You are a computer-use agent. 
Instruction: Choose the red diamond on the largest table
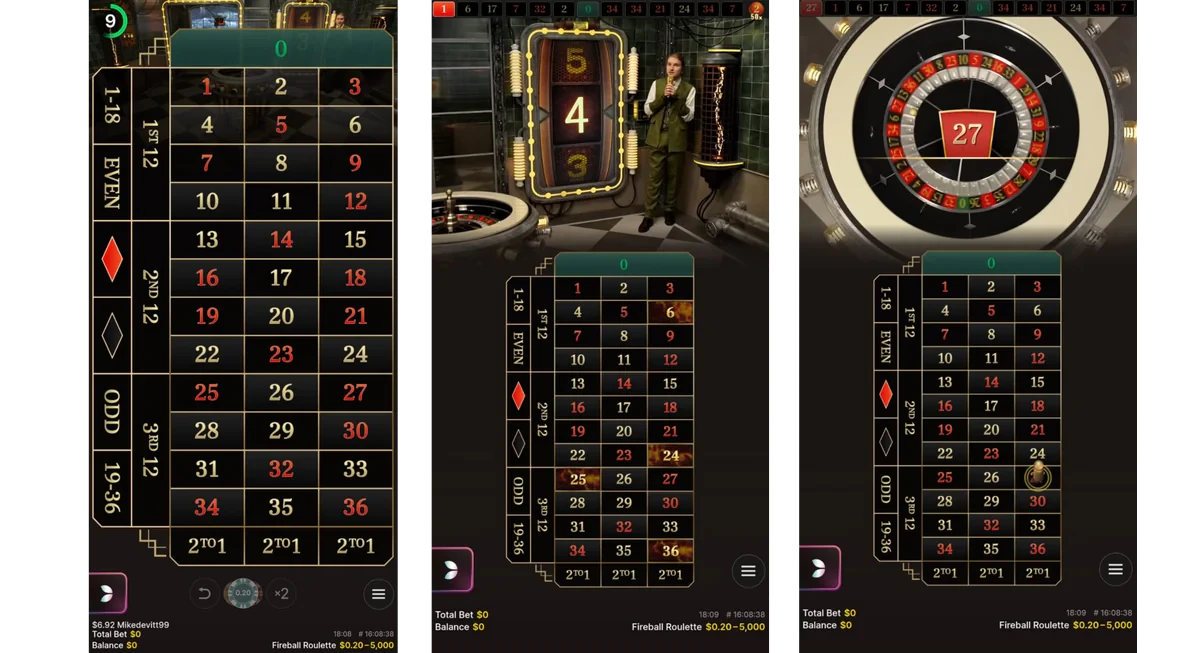point(112,259)
